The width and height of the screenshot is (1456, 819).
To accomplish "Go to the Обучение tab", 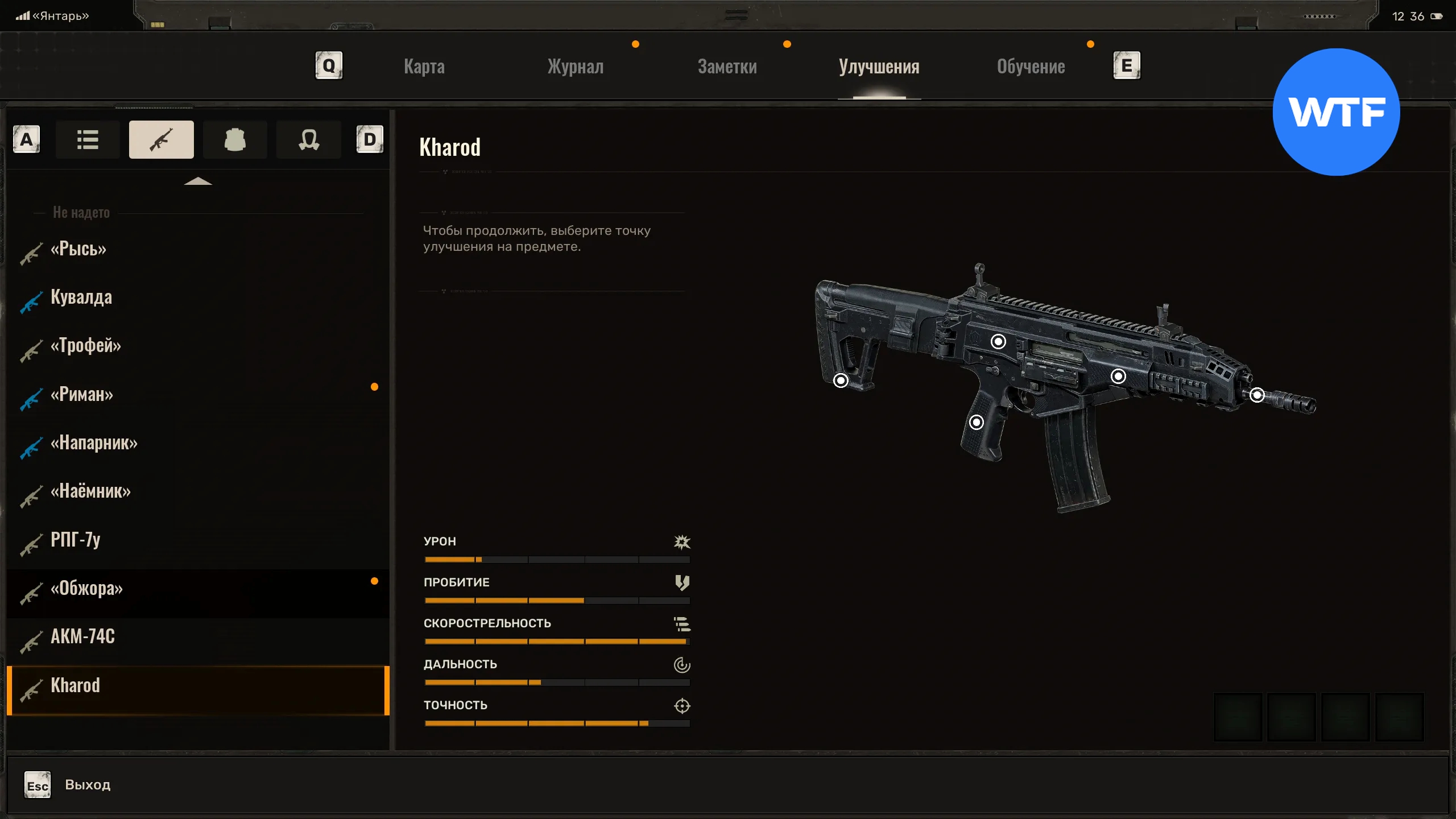I will (x=1031, y=67).
